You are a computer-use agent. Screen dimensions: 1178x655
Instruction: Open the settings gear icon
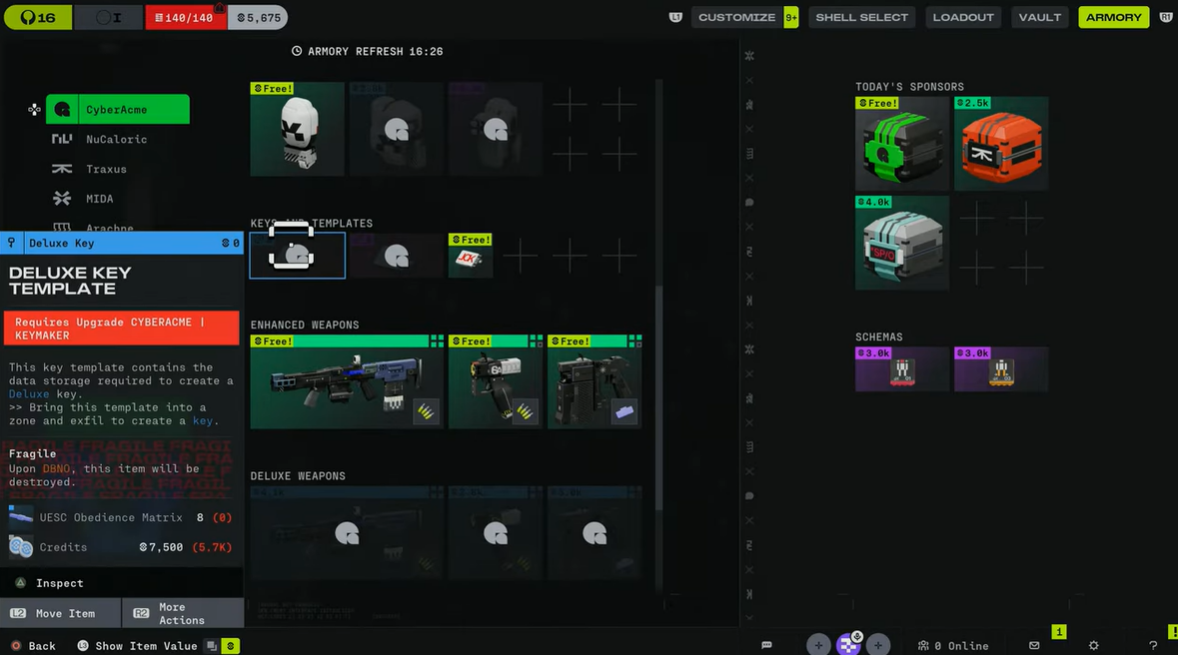click(x=1093, y=646)
